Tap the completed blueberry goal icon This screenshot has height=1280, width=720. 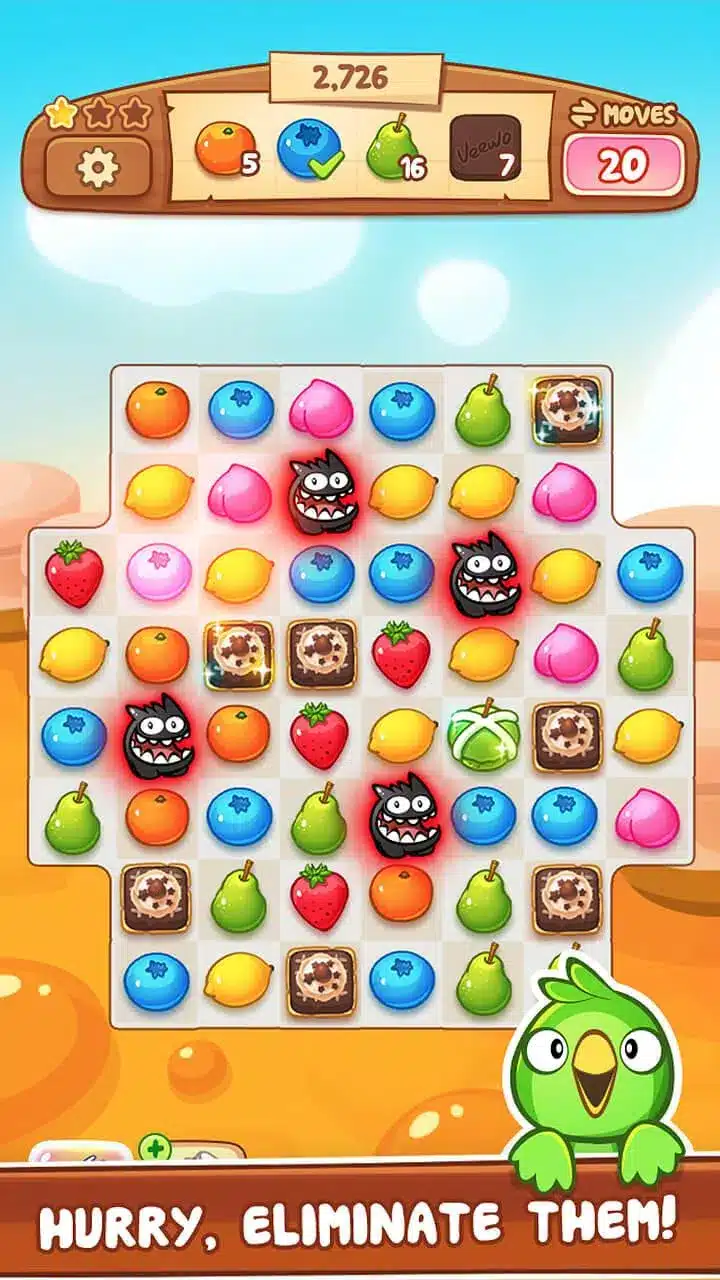tap(306, 150)
